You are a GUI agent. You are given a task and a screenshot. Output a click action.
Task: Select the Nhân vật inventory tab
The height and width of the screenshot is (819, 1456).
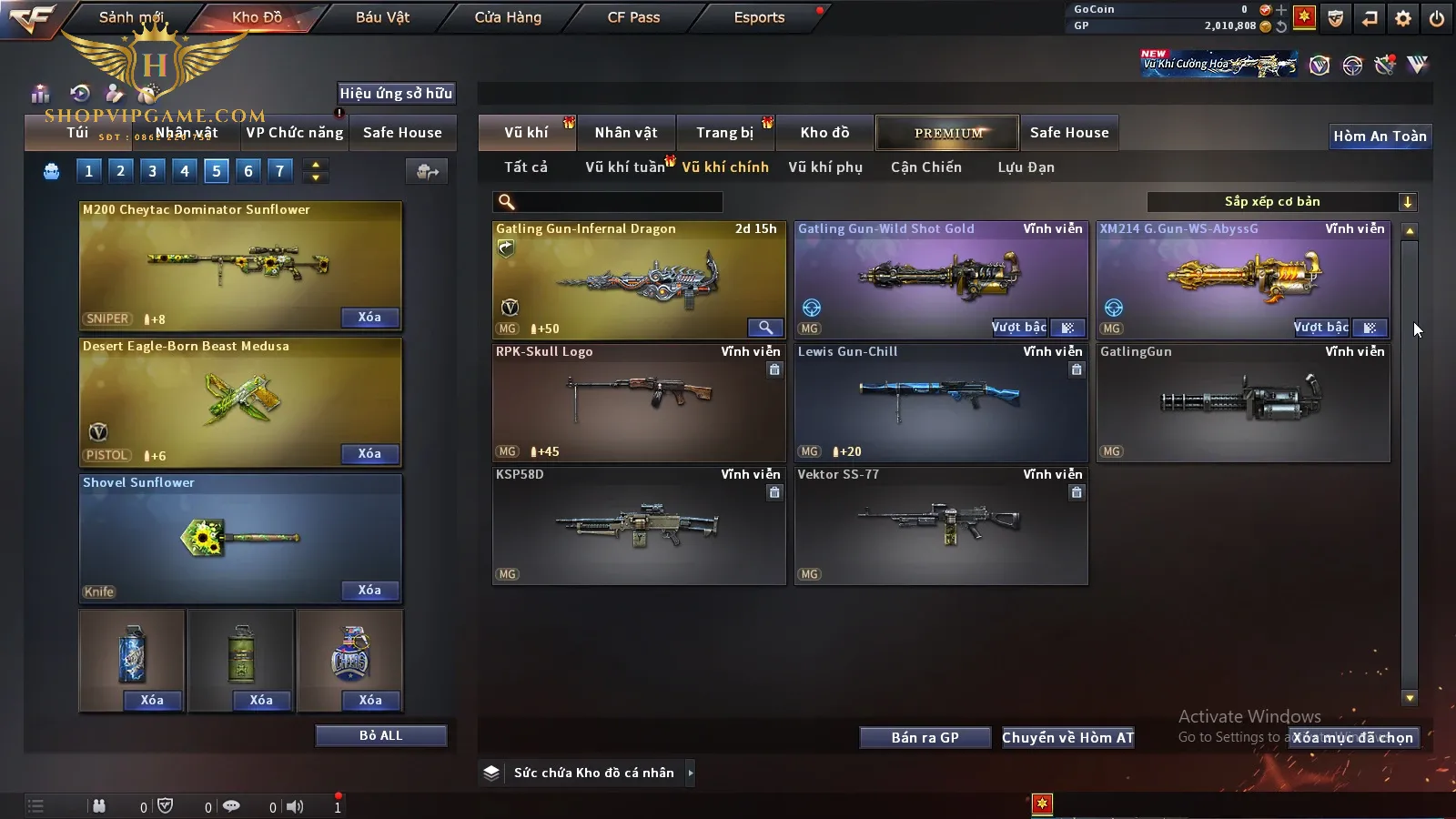pyautogui.click(x=626, y=133)
